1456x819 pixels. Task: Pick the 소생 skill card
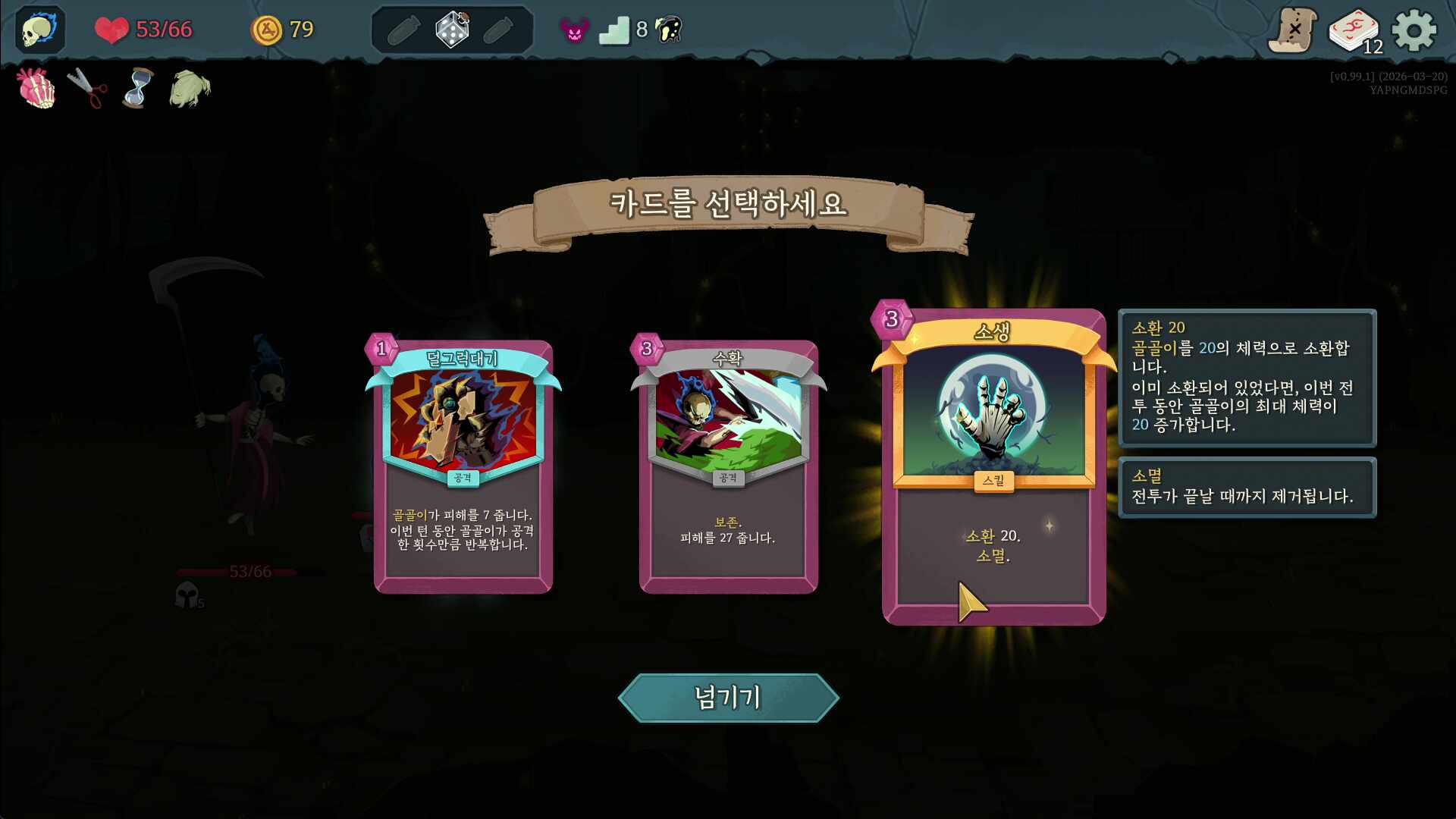993,466
